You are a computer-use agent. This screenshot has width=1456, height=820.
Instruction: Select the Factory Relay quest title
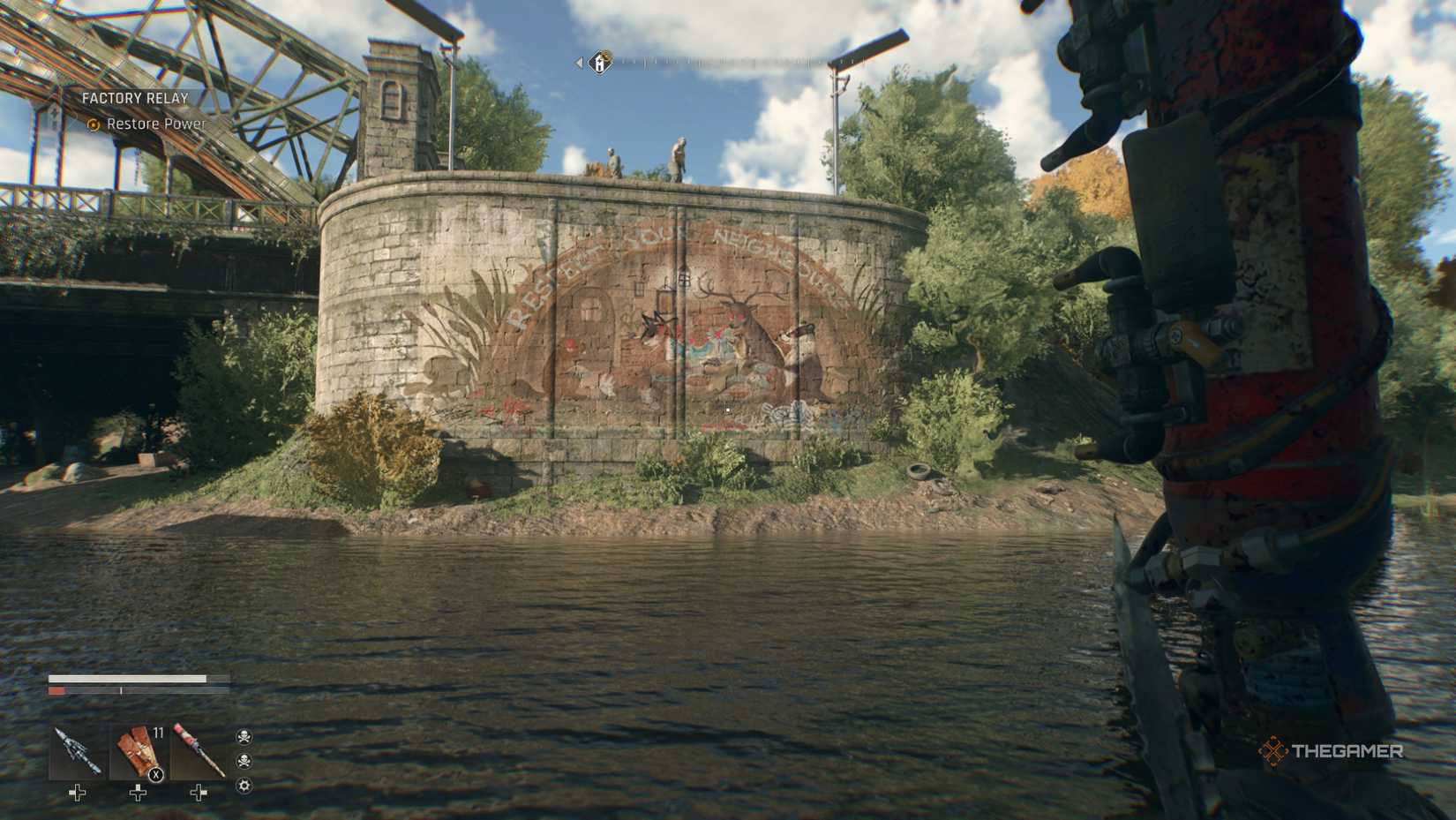[x=135, y=98]
